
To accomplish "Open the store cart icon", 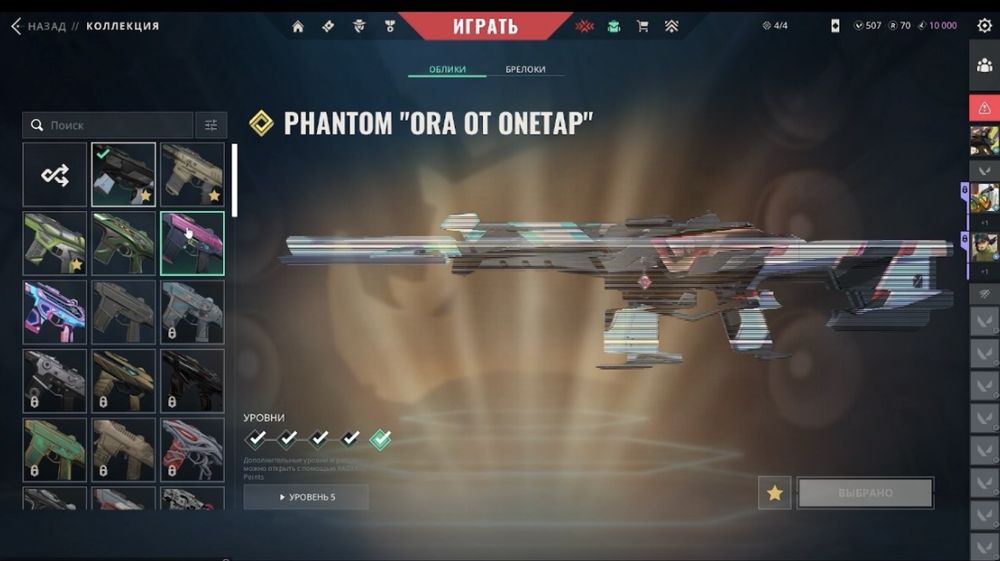I will 643,26.
